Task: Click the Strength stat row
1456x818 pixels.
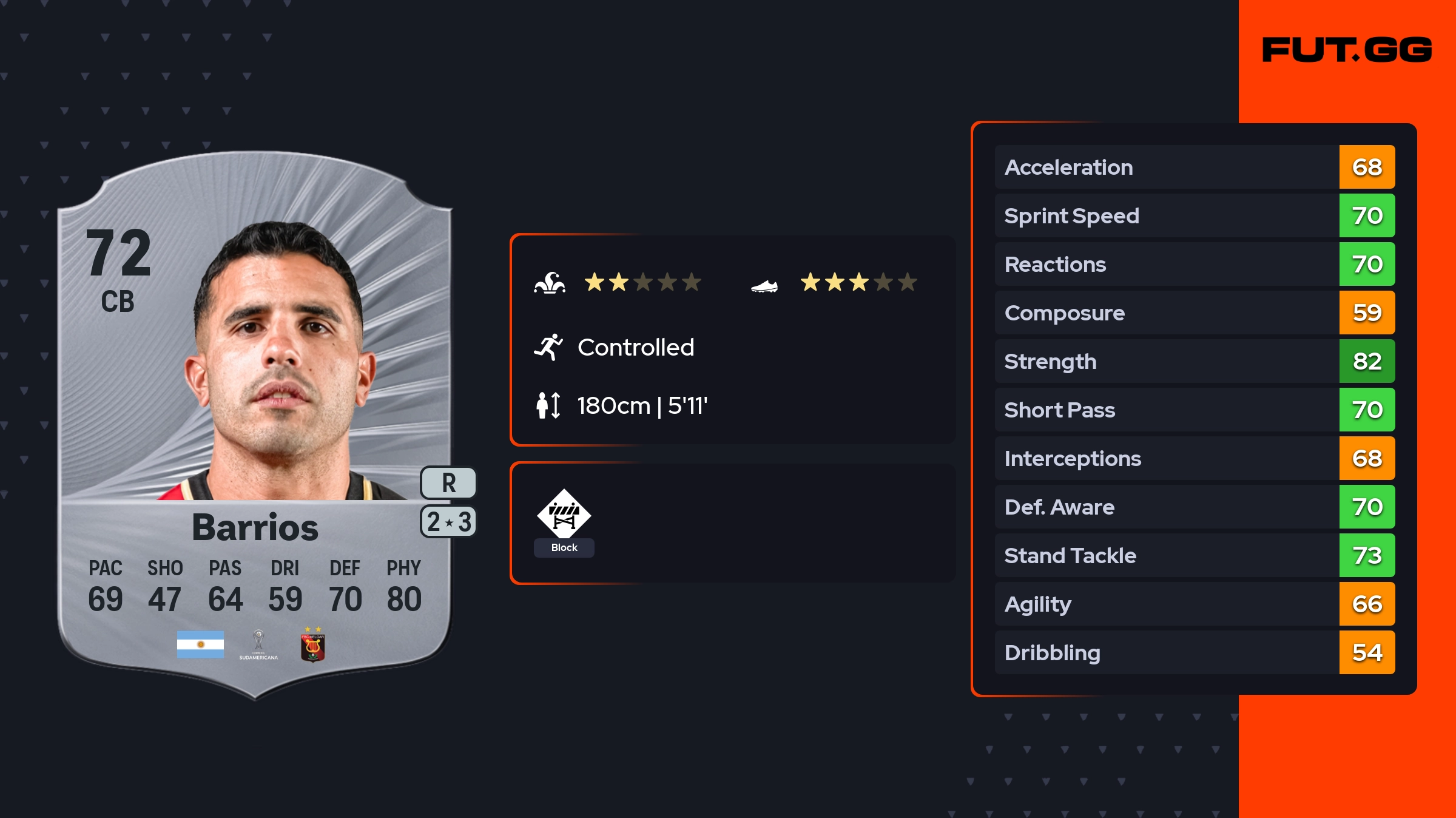Action: pos(1194,361)
